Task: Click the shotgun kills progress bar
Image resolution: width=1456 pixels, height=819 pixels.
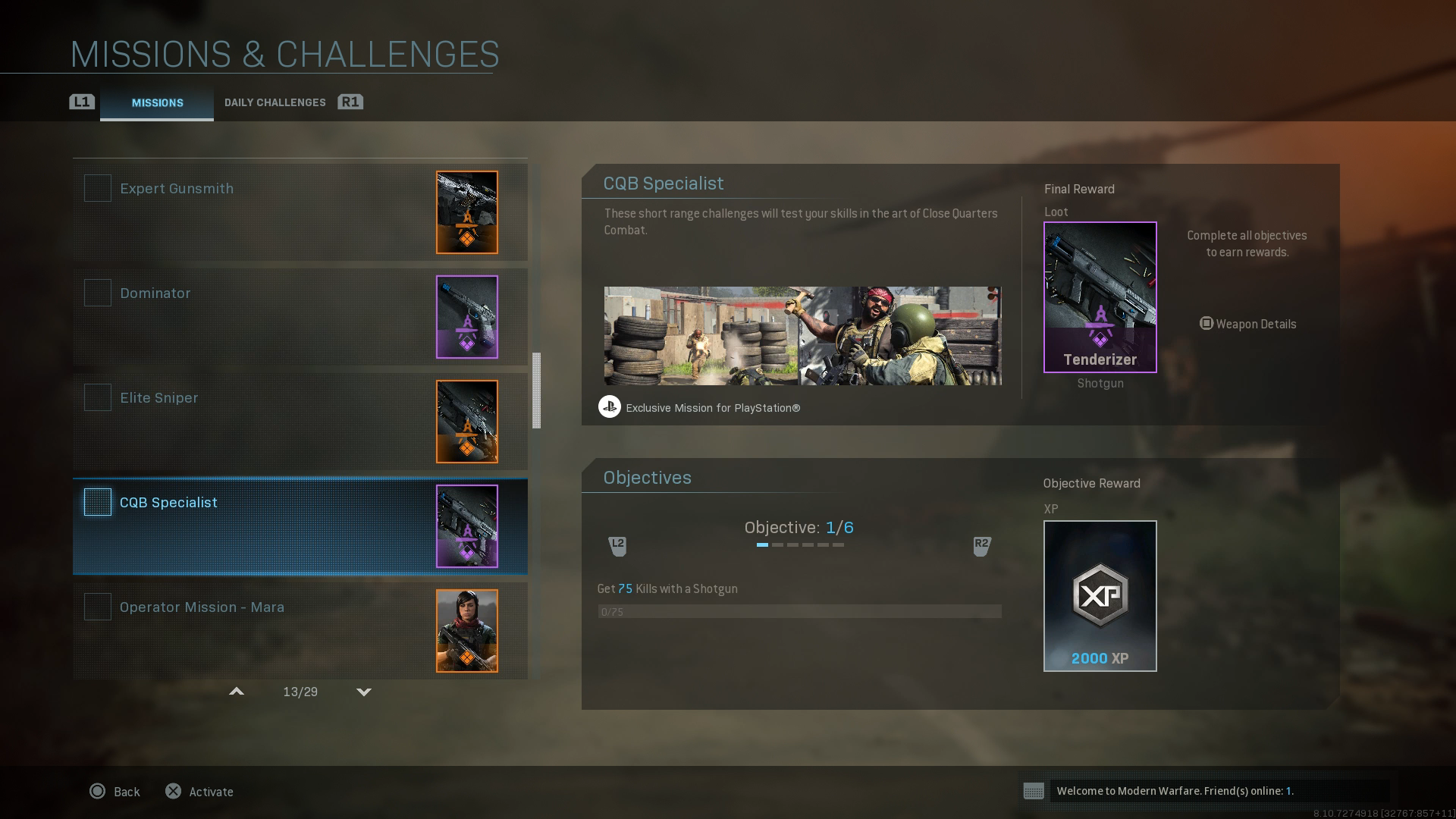Action: [800, 611]
